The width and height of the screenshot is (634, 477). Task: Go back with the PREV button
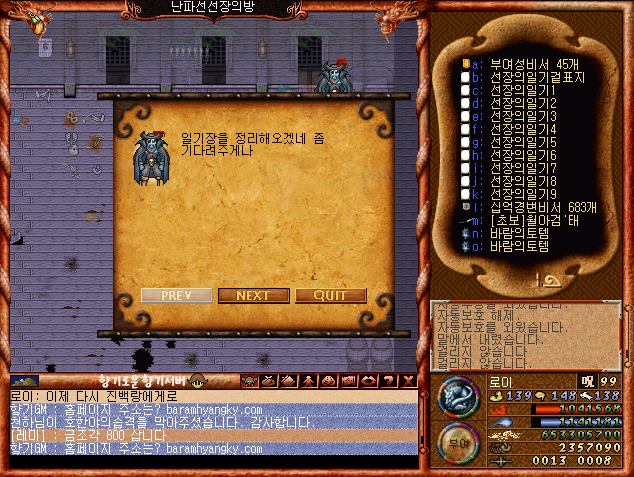pyautogui.click(x=176, y=295)
